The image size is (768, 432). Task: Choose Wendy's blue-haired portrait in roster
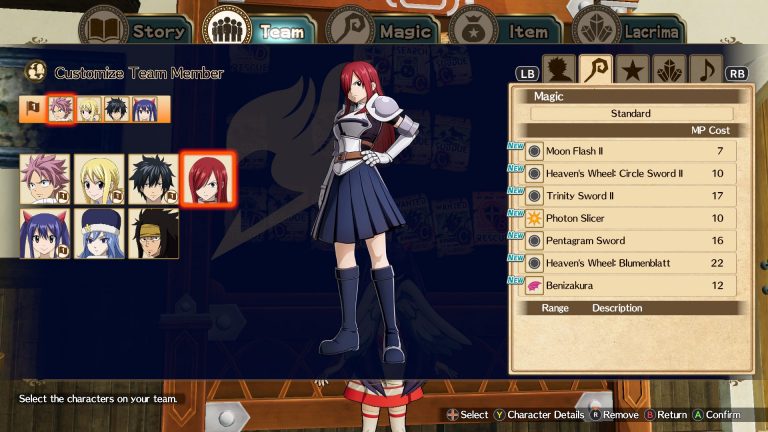click(x=44, y=234)
